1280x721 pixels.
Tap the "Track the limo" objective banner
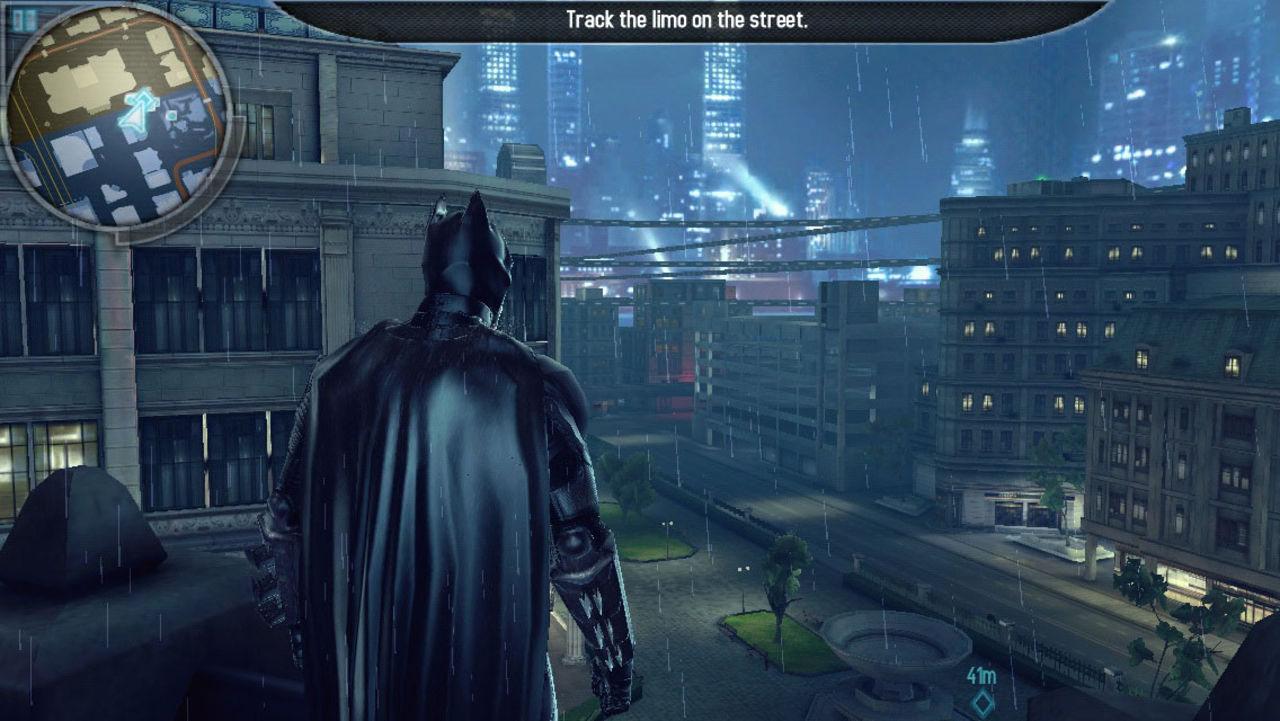point(686,20)
